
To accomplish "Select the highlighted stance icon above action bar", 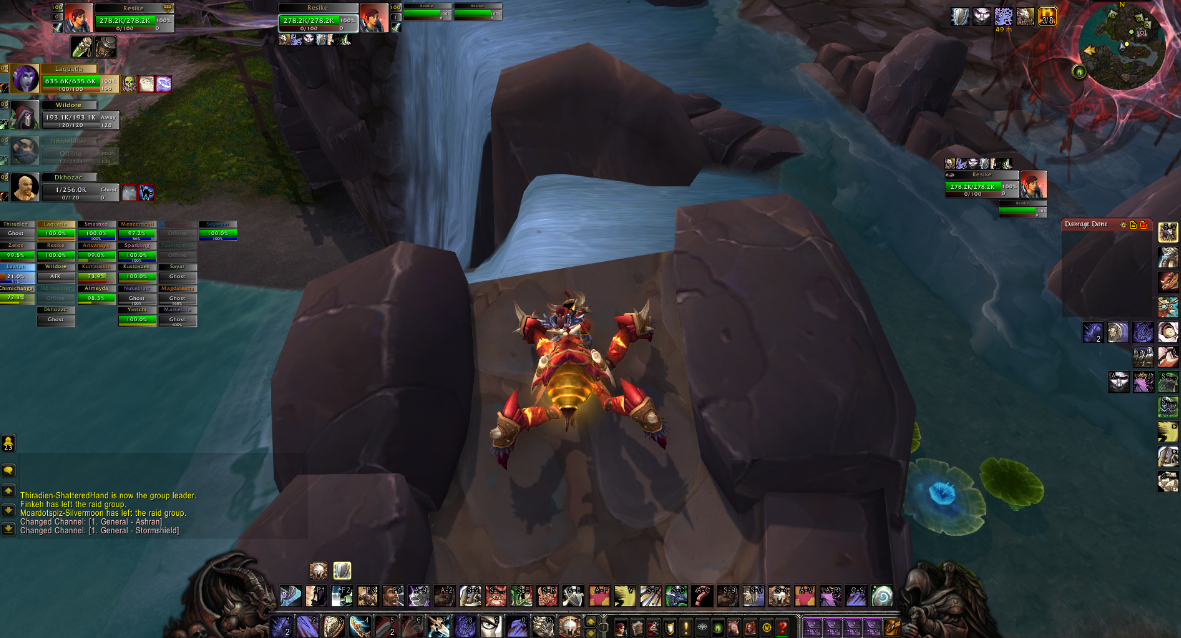I will coord(342,571).
